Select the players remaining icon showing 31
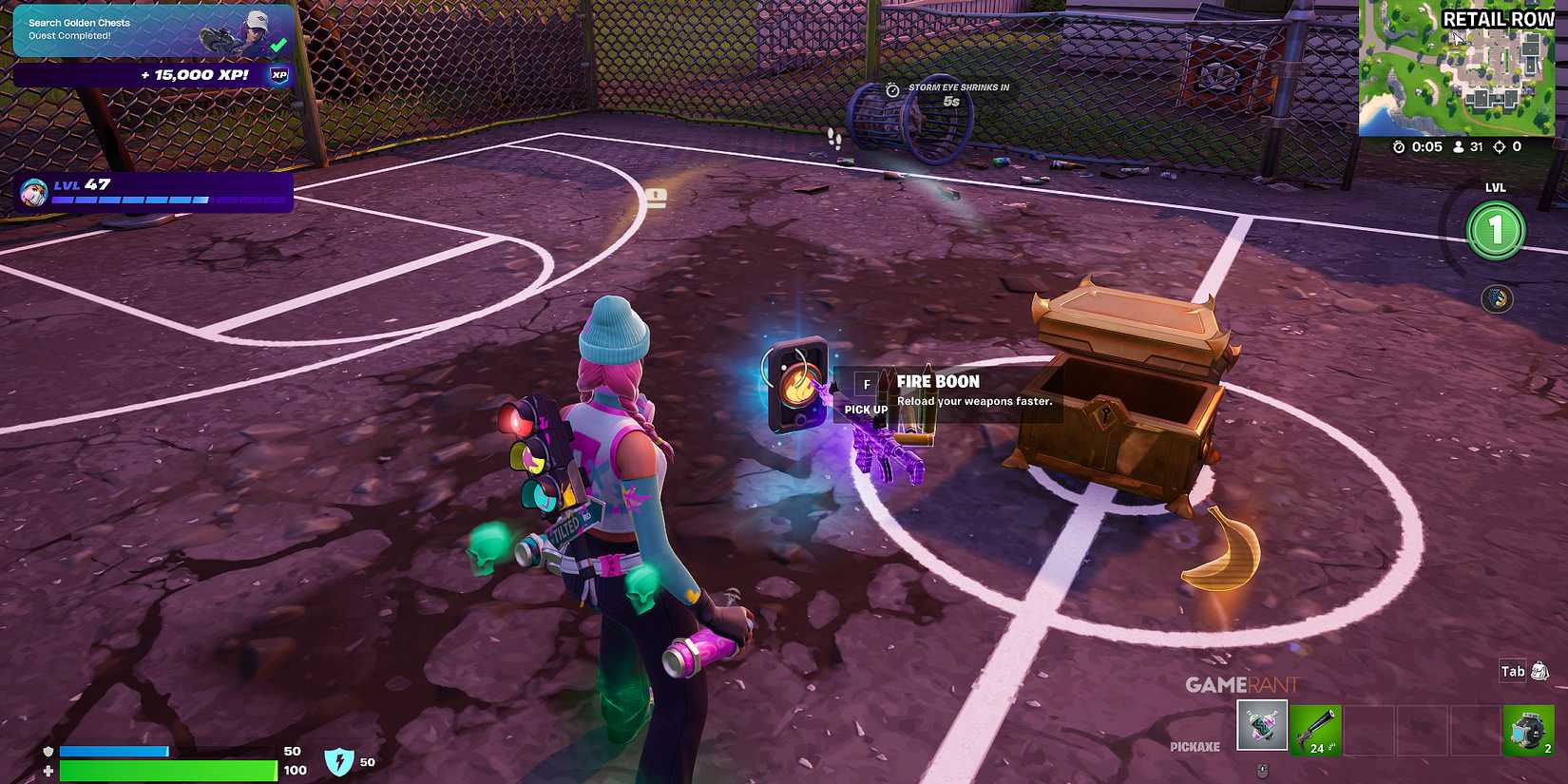Viewport: 1568px width, 784px height. 1459,146
